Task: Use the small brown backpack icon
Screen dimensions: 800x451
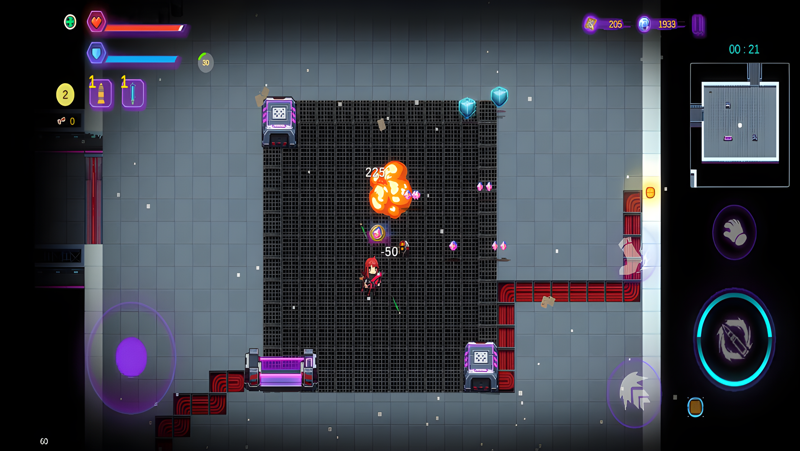Action: pyautogui.click(x=695, y=407)
